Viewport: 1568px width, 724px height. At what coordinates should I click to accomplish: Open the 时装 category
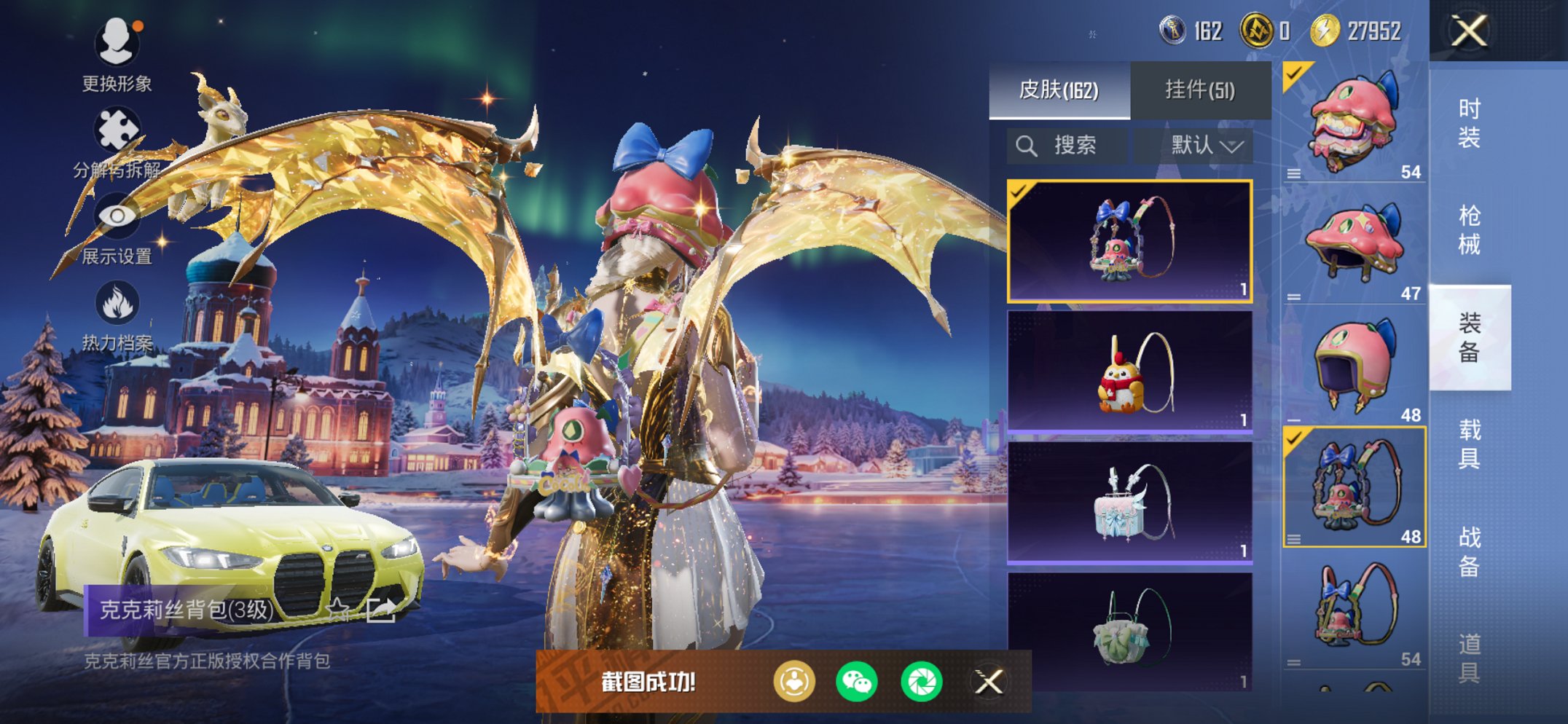pos(1469,122)
